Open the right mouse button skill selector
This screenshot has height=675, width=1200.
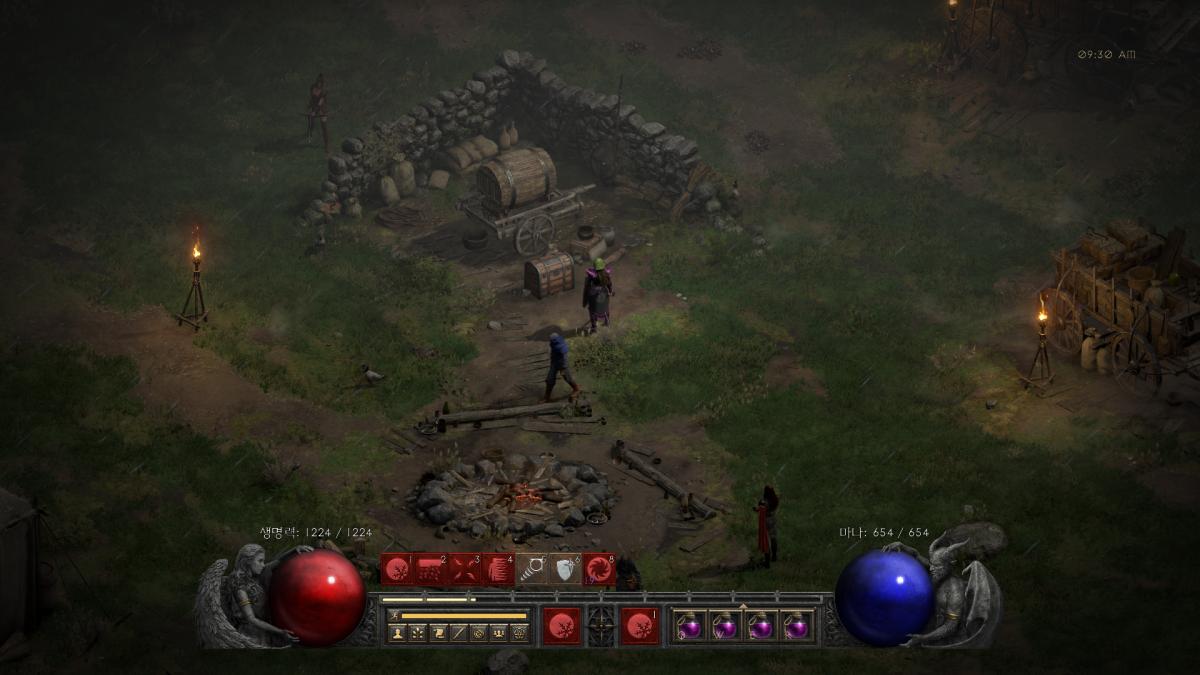click(640, 626)
